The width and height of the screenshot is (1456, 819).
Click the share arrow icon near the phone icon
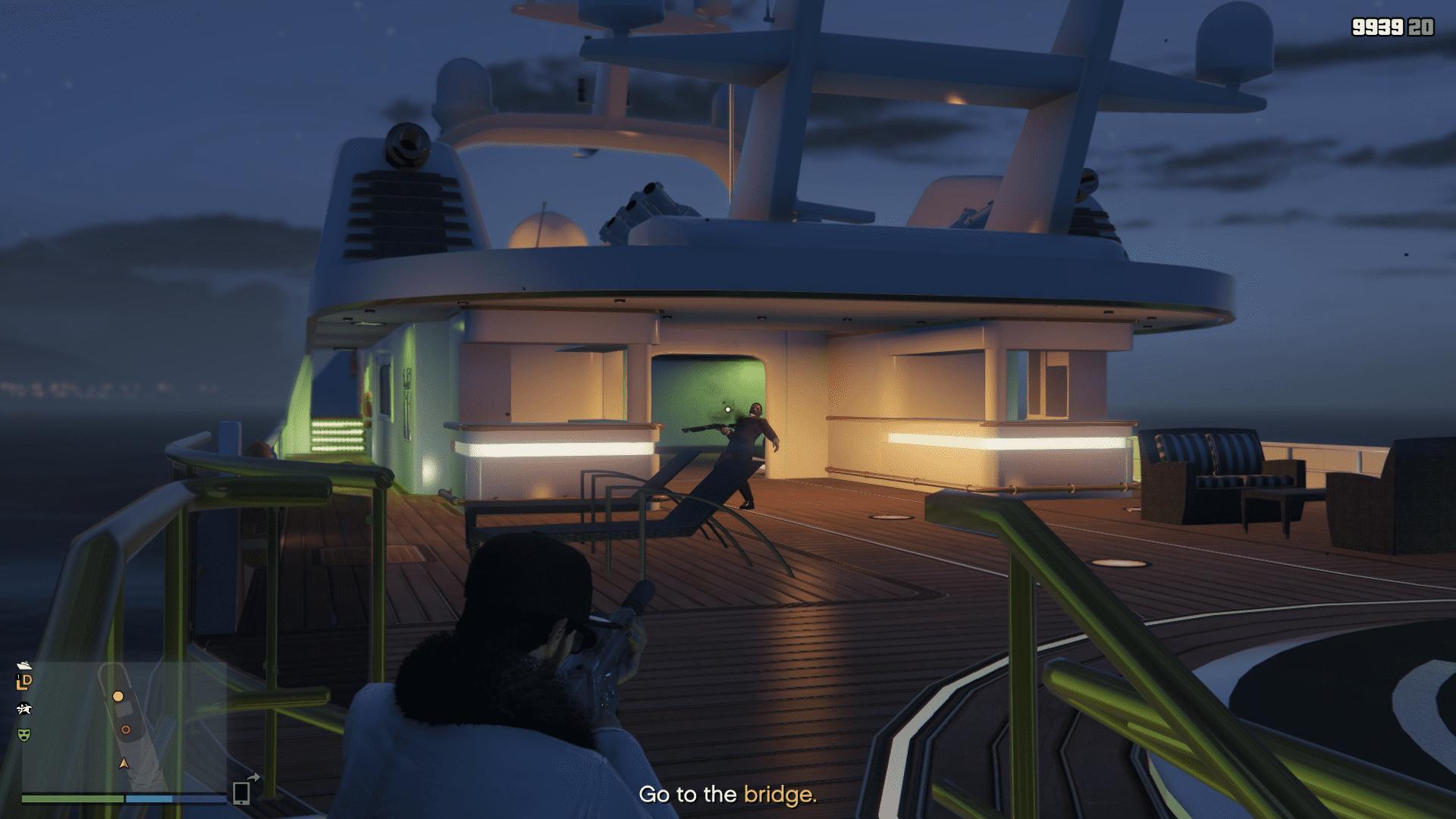254,778
